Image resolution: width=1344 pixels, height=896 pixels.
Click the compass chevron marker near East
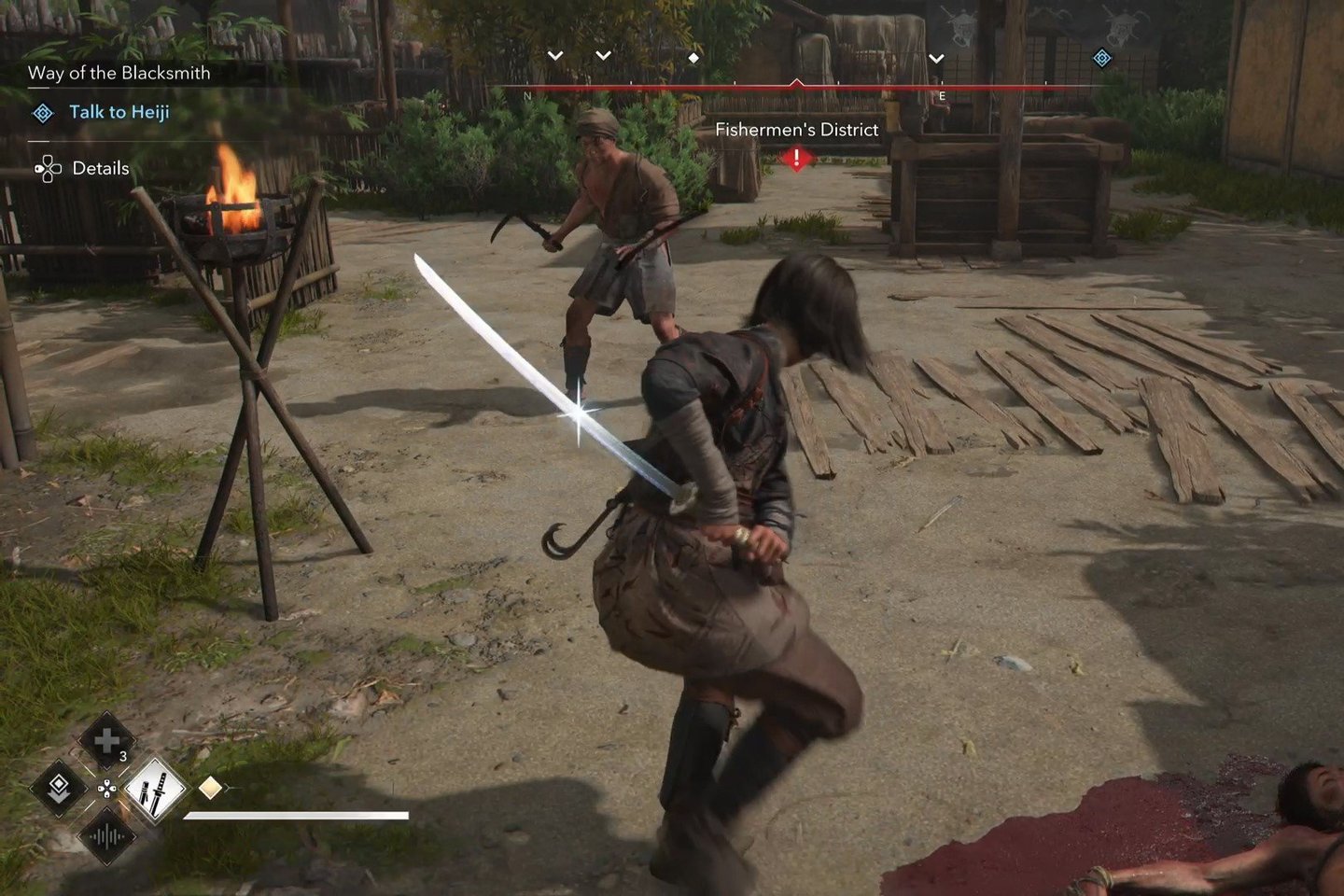click(936, 59)
